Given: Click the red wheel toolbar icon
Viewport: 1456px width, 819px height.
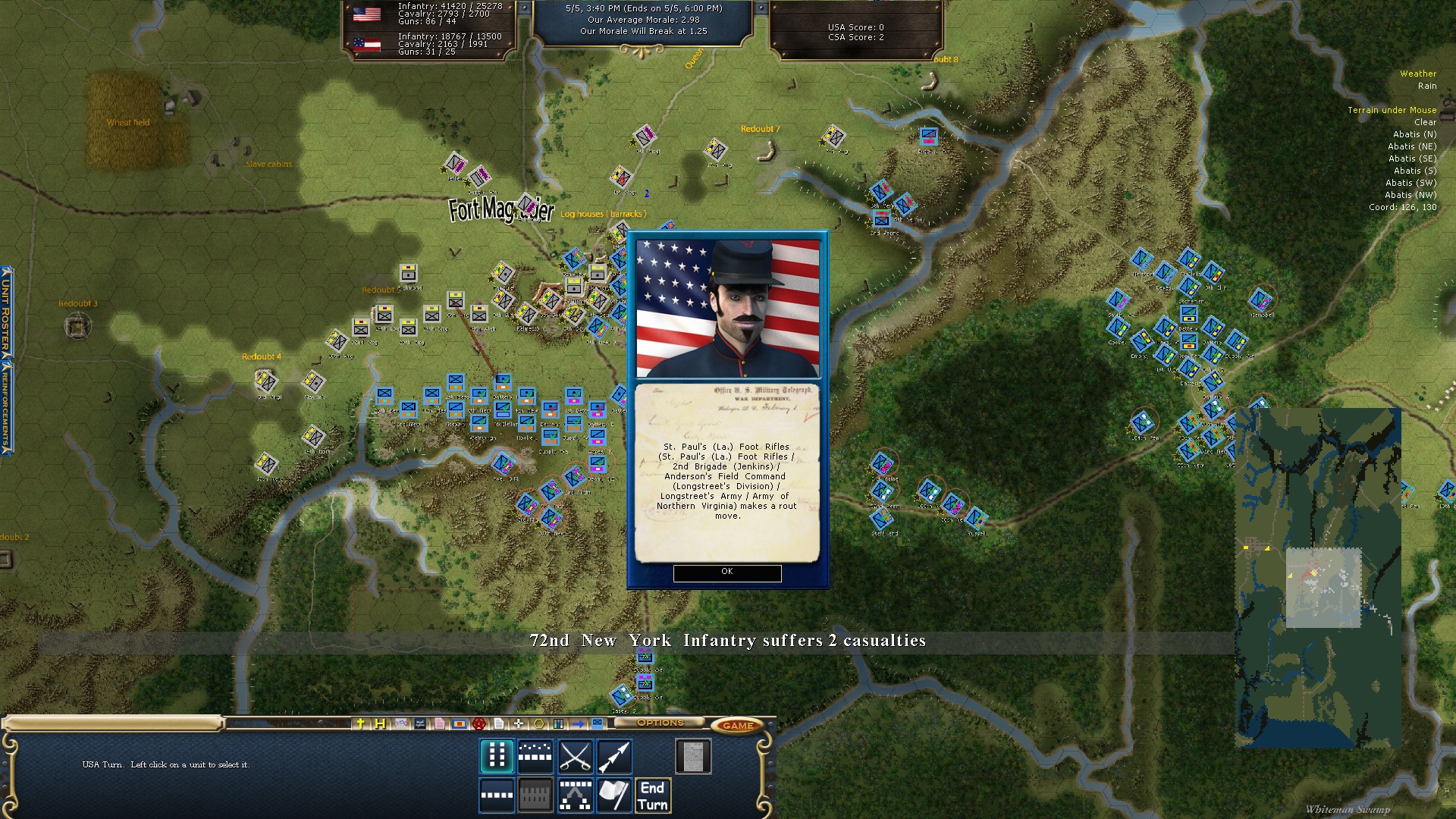Looking at the screenshot, I should tap(479, 723).
